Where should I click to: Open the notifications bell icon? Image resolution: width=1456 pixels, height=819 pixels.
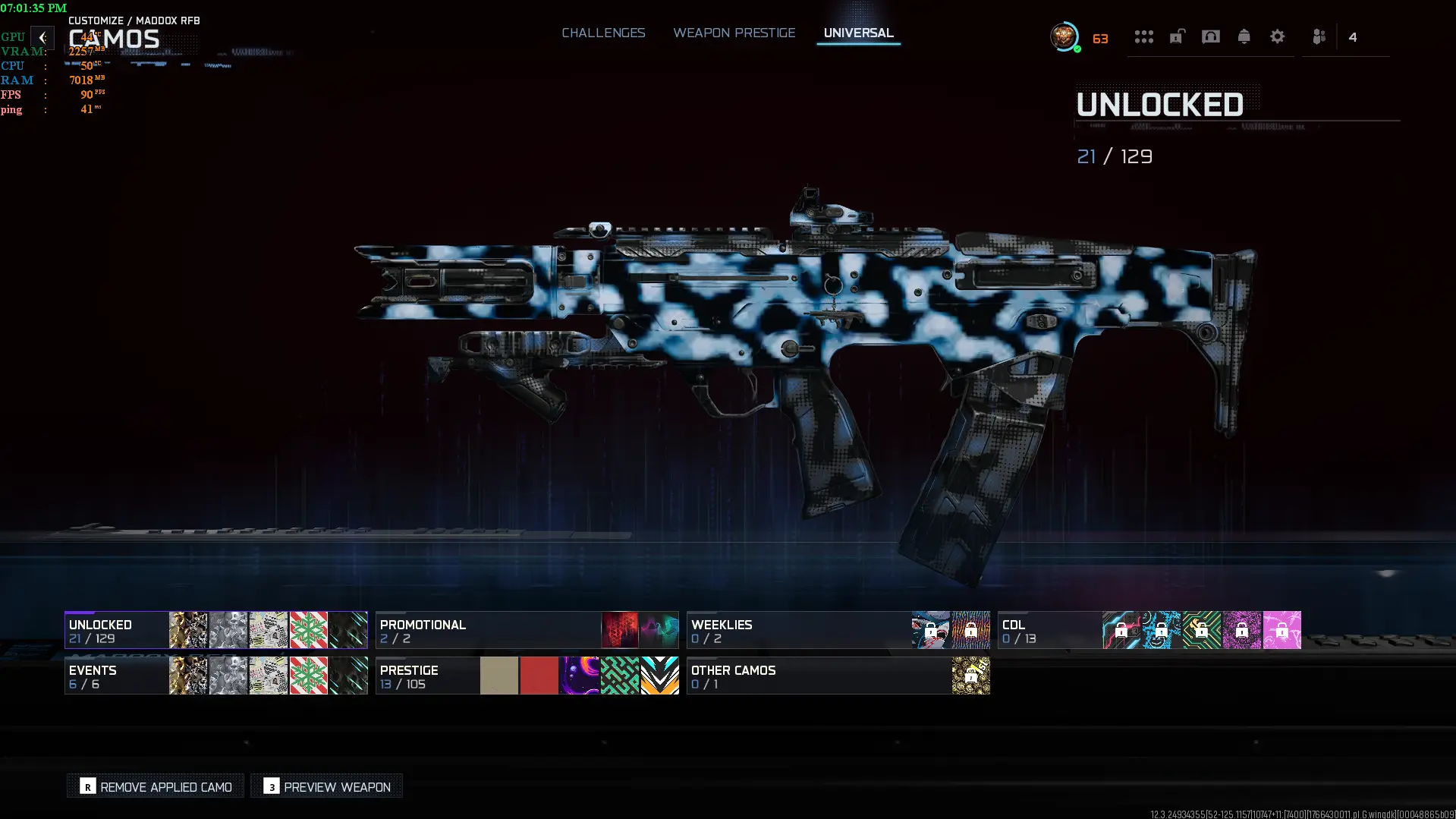pos(1244,36)
